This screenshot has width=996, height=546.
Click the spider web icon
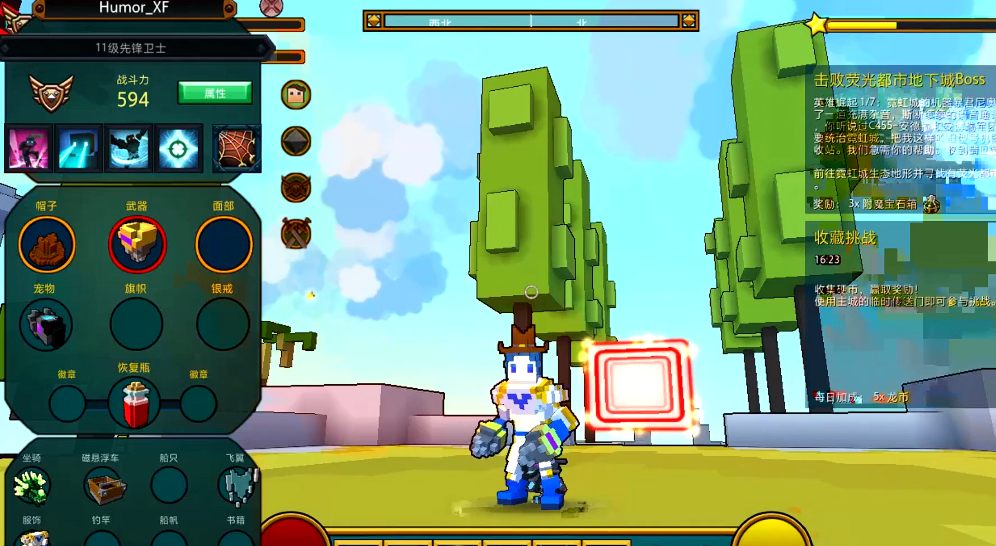tap(237, 148)
